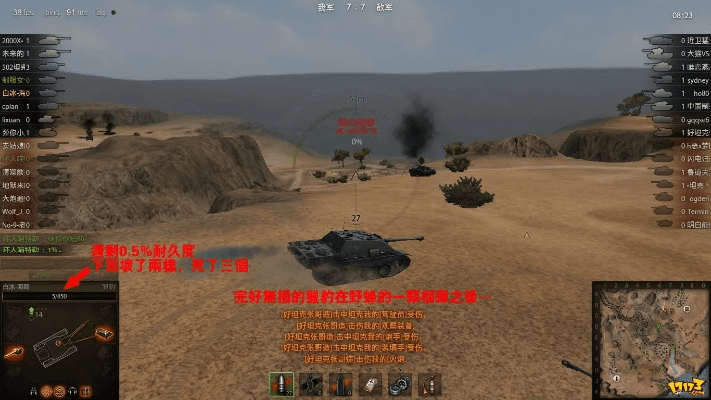The width and height of the screenshot is (711, 400).
Task: Select the damaged ammo rack module icon
Action: coord(103,331)
